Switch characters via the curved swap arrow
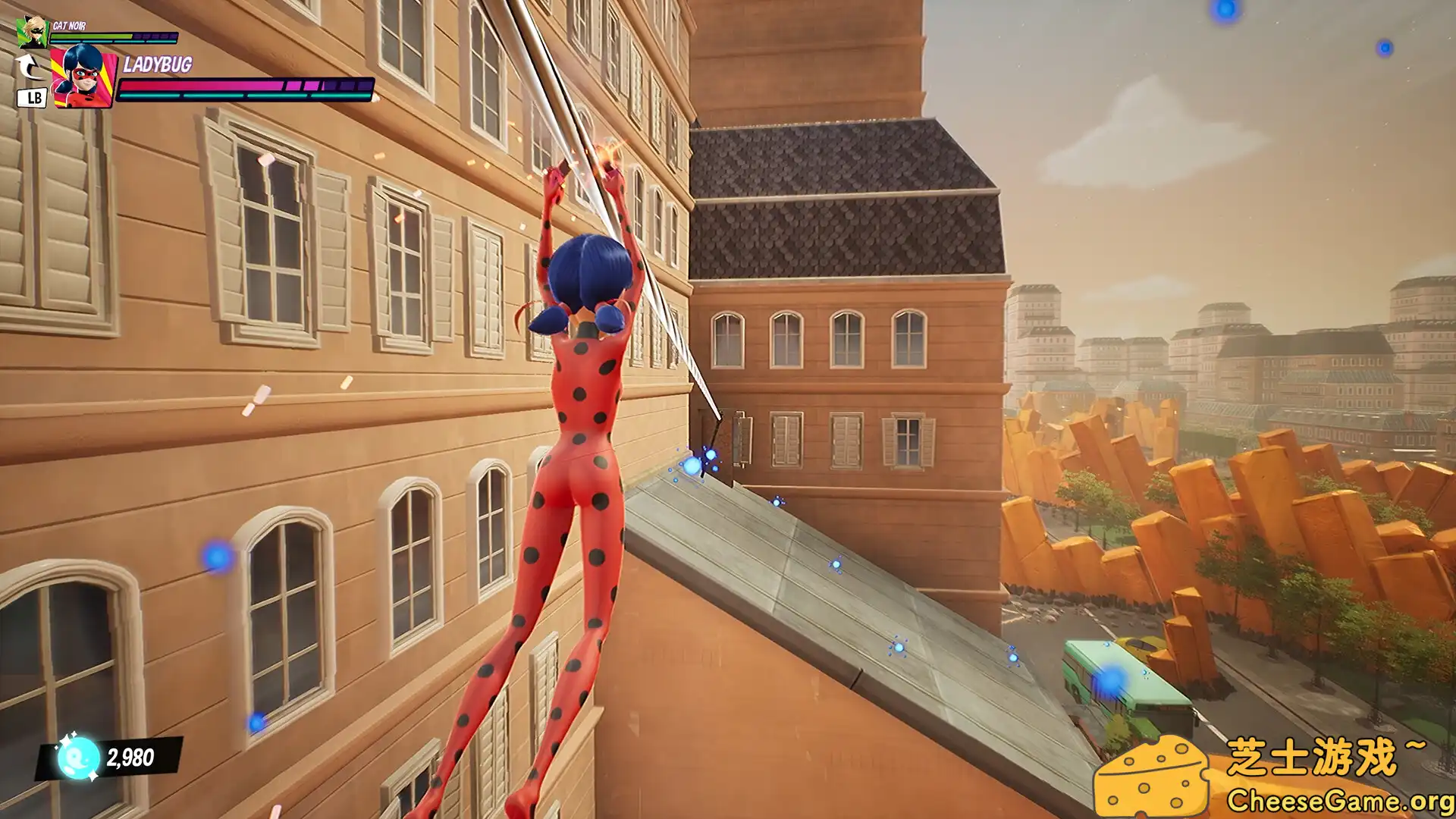1456x819 pixels. pyautogui.click(x=29, y=67)
